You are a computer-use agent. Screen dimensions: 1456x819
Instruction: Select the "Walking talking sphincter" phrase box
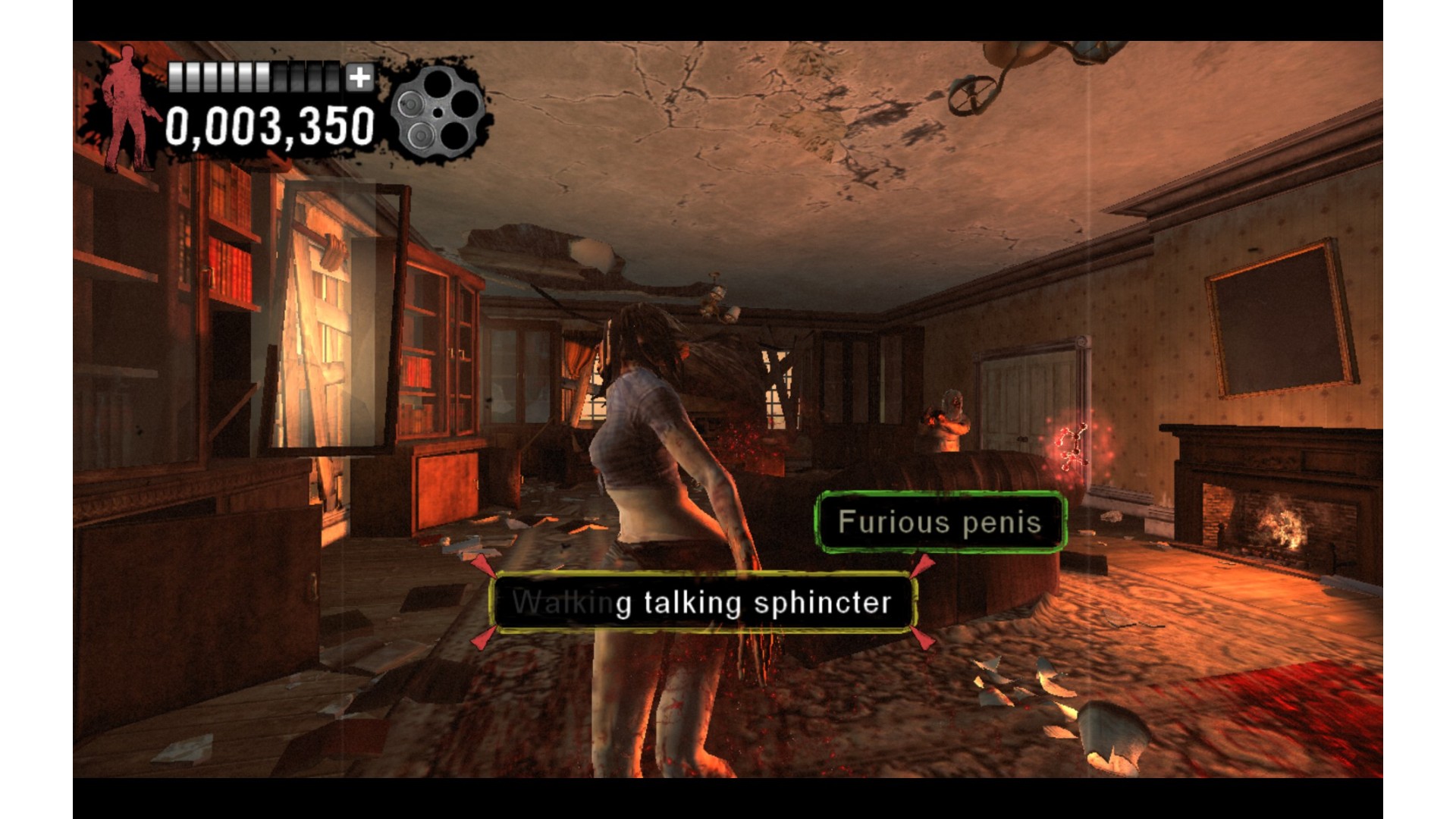702,603
